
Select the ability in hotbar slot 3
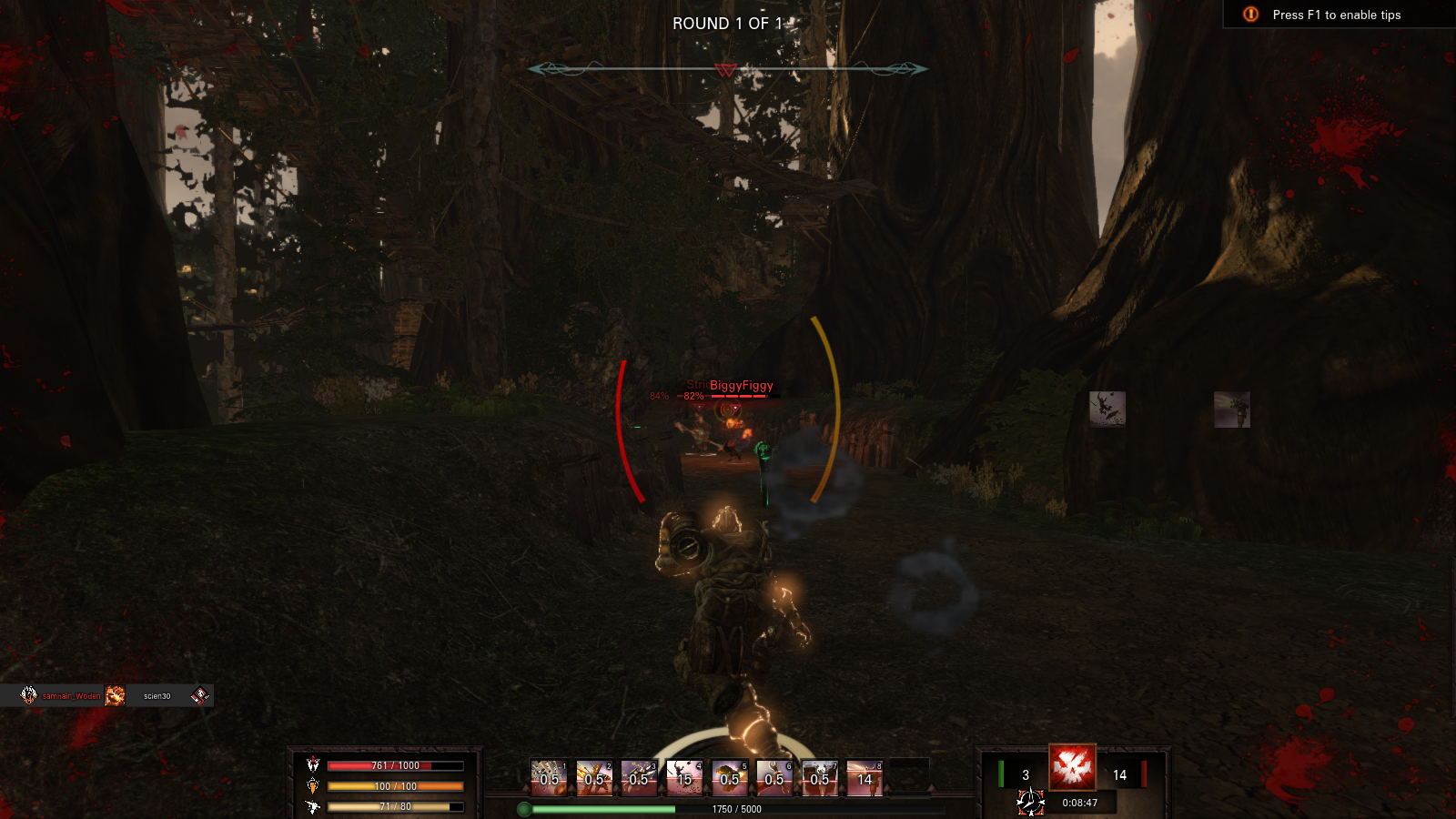coord(639,778)
